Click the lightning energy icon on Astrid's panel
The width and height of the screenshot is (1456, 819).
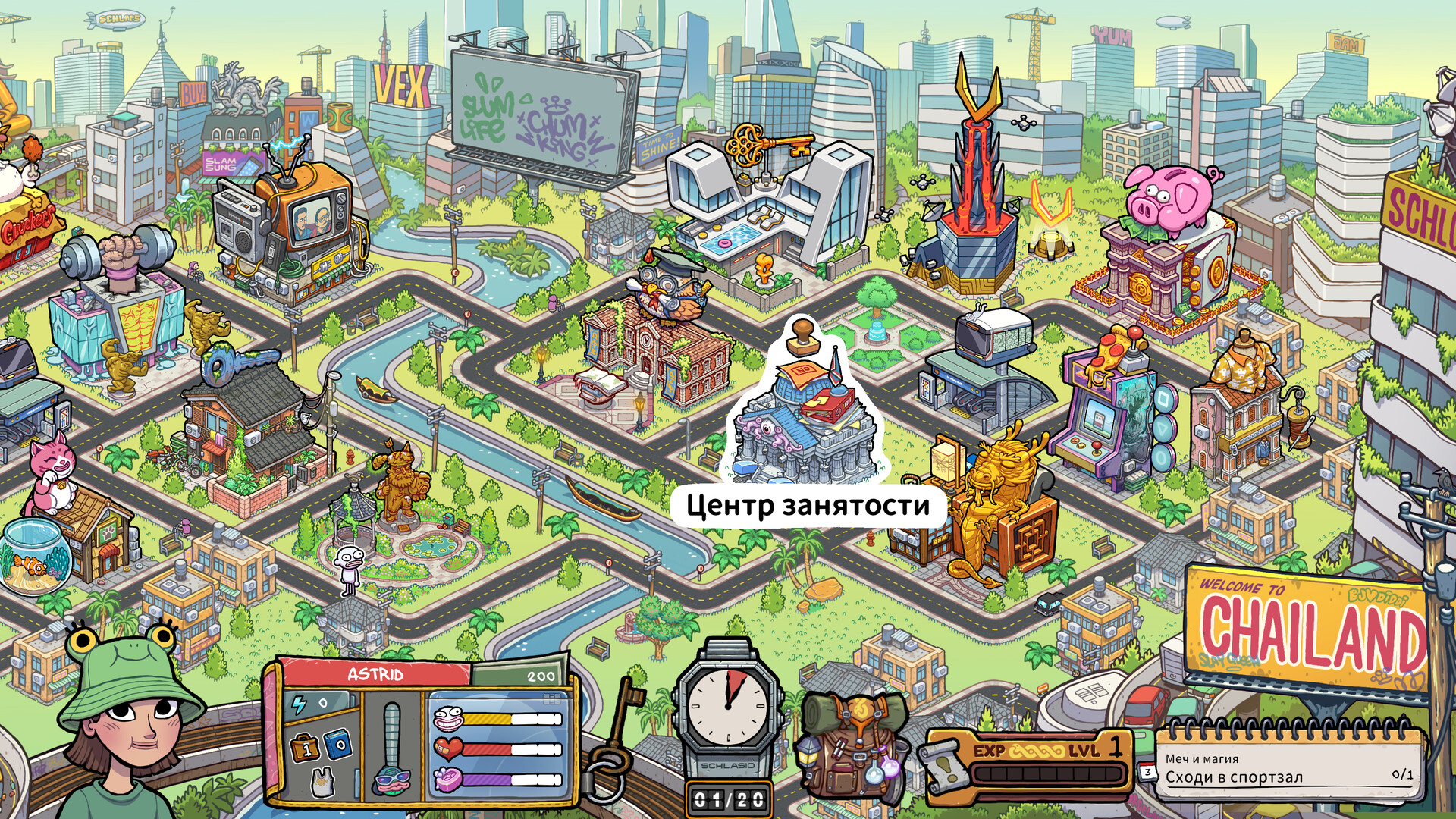point(300,703)
